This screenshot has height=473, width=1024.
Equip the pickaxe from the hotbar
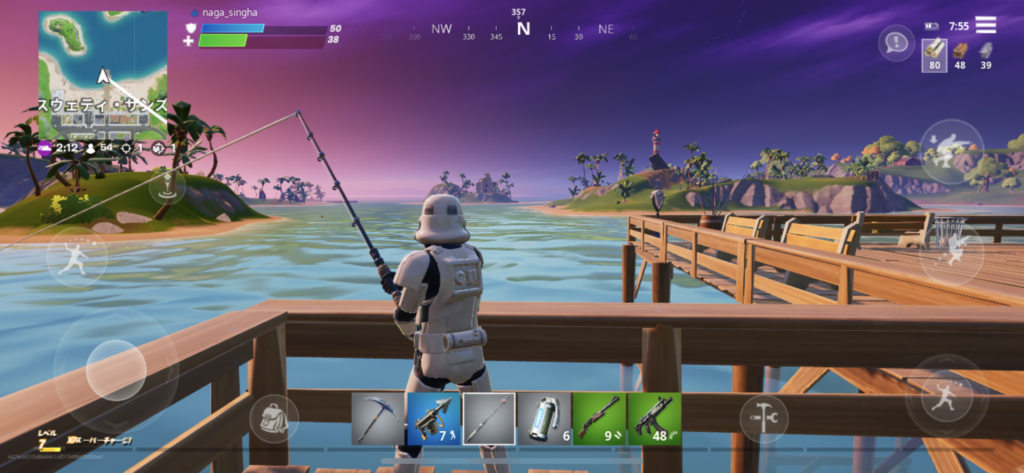pyautogui.click(x=377, y=418)
